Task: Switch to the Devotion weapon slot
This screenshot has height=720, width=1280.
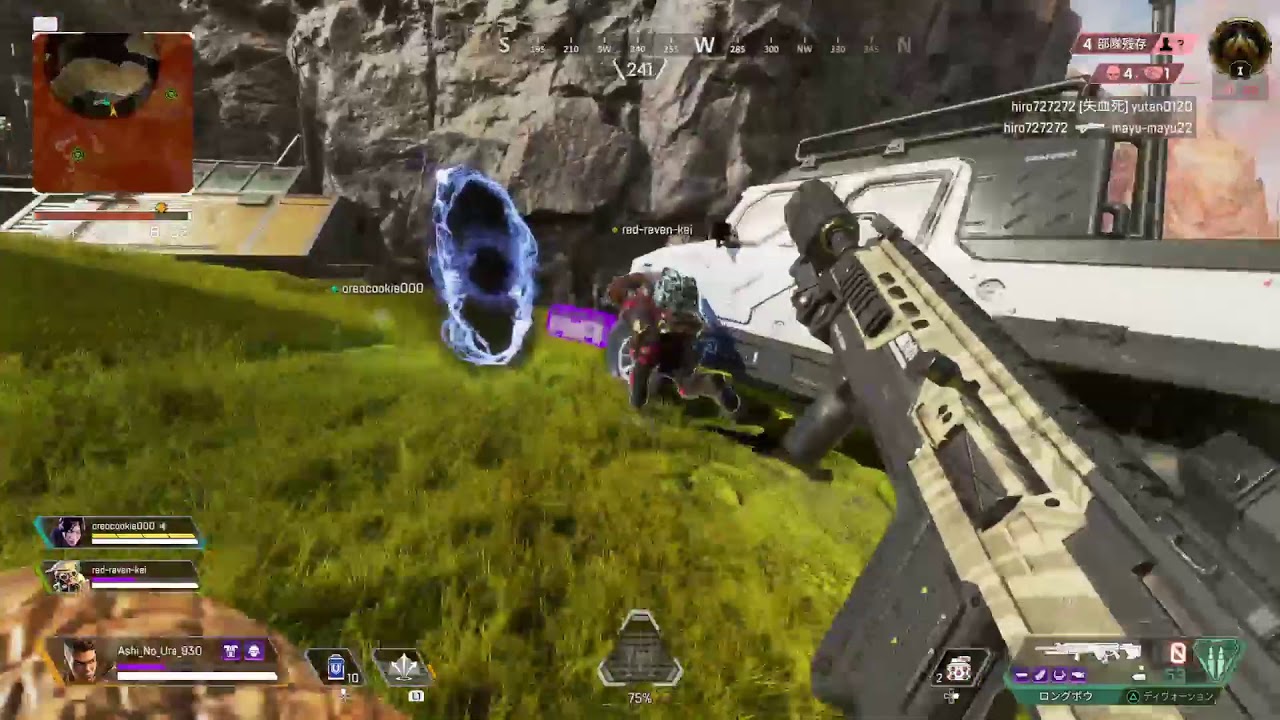Action: click(x=1180, y=697)
